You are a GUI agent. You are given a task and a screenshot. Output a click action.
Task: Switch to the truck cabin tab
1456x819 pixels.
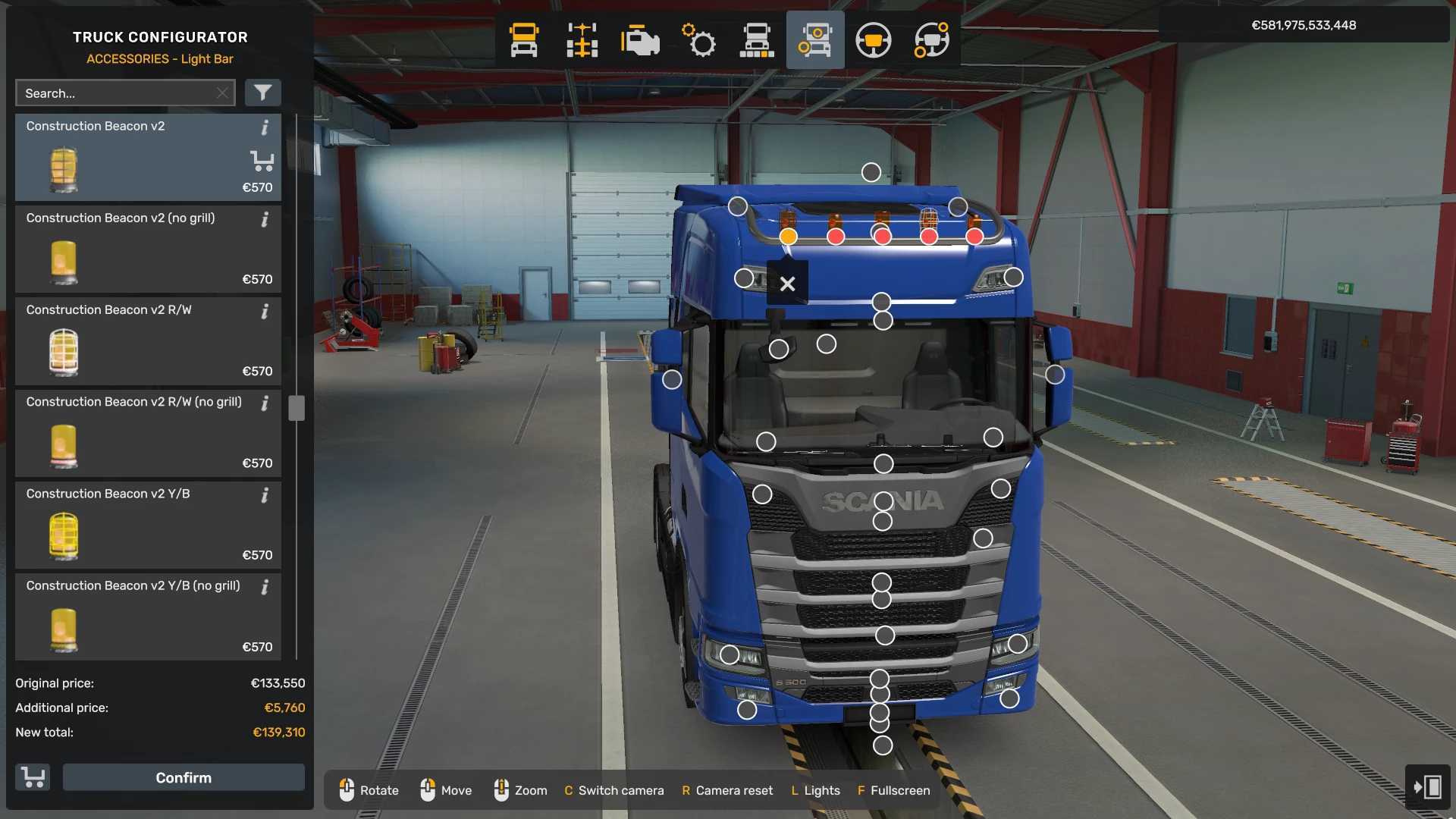pyautogui.click(x=524, y=40)
